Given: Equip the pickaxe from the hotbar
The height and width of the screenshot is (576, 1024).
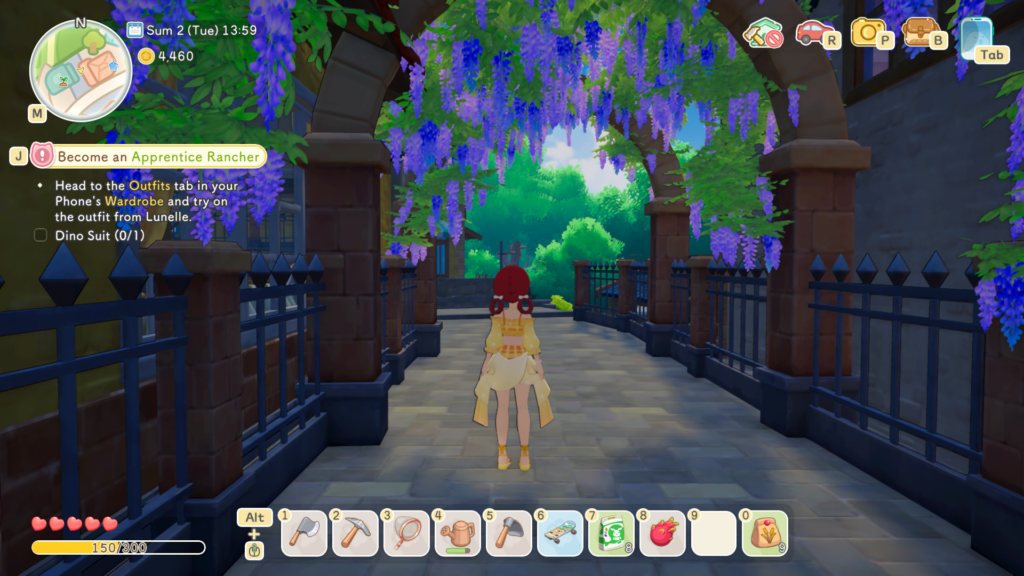Looking at the screenshot, I should [354, 533].
